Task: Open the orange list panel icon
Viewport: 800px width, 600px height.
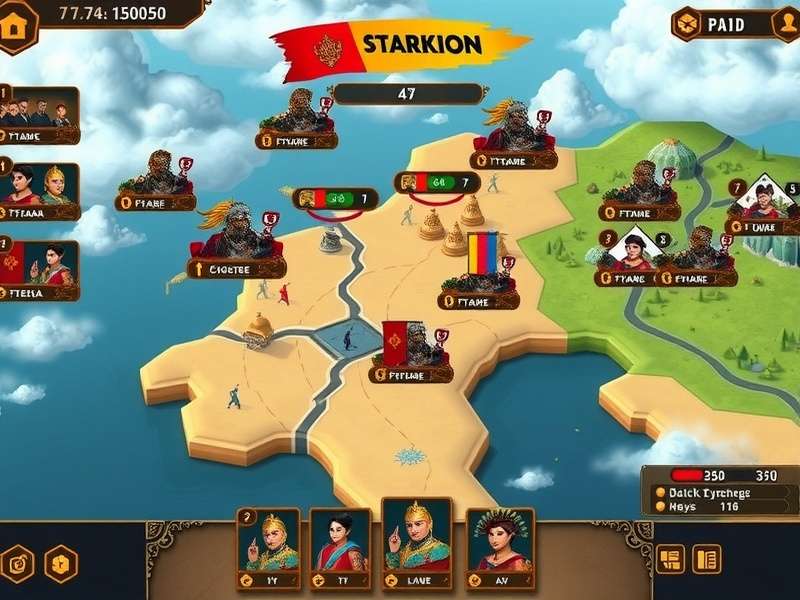Action: pos(671,559)
